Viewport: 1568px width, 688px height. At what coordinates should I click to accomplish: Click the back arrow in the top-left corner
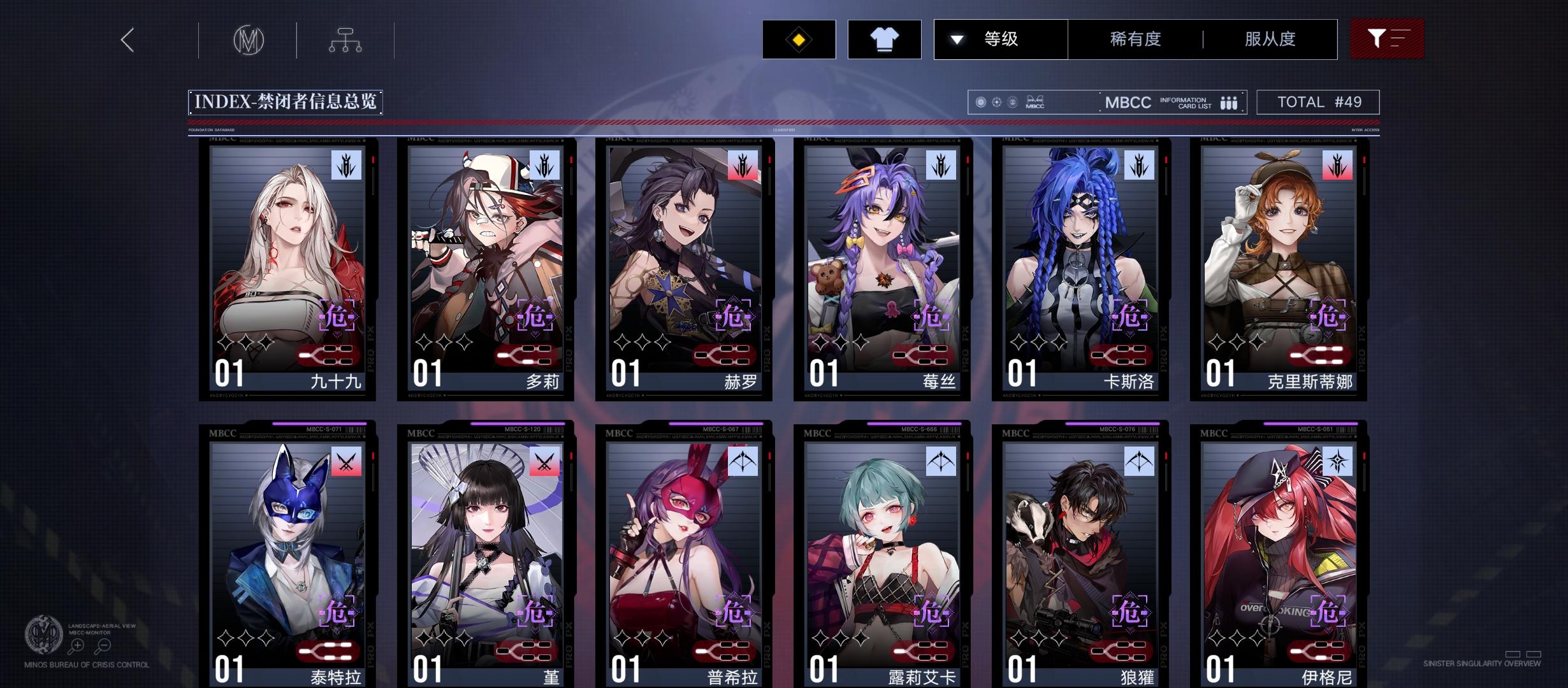pyautogui.click(x=126, y=39)
